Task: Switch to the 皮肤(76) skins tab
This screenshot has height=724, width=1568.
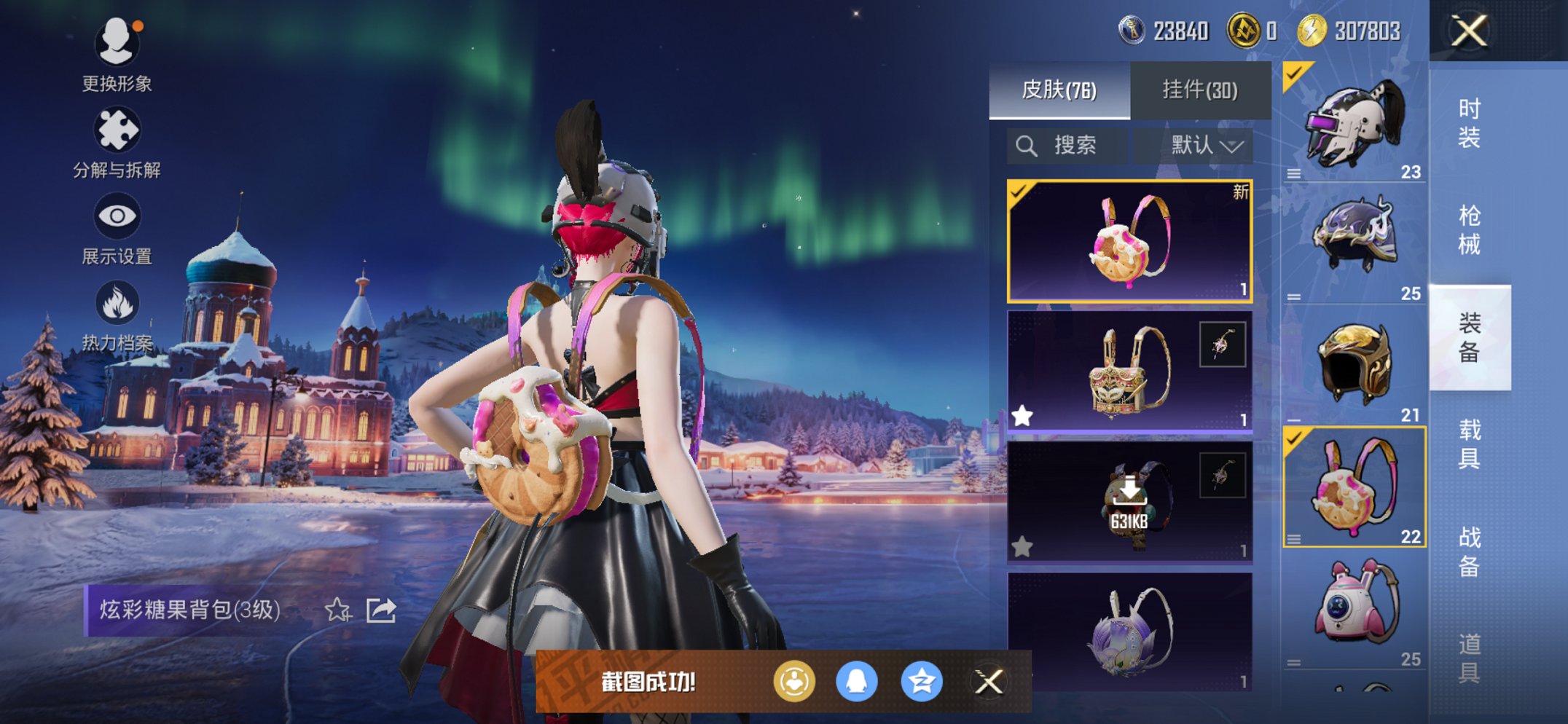Action: pyautogui.click(x=1059, y=90)
